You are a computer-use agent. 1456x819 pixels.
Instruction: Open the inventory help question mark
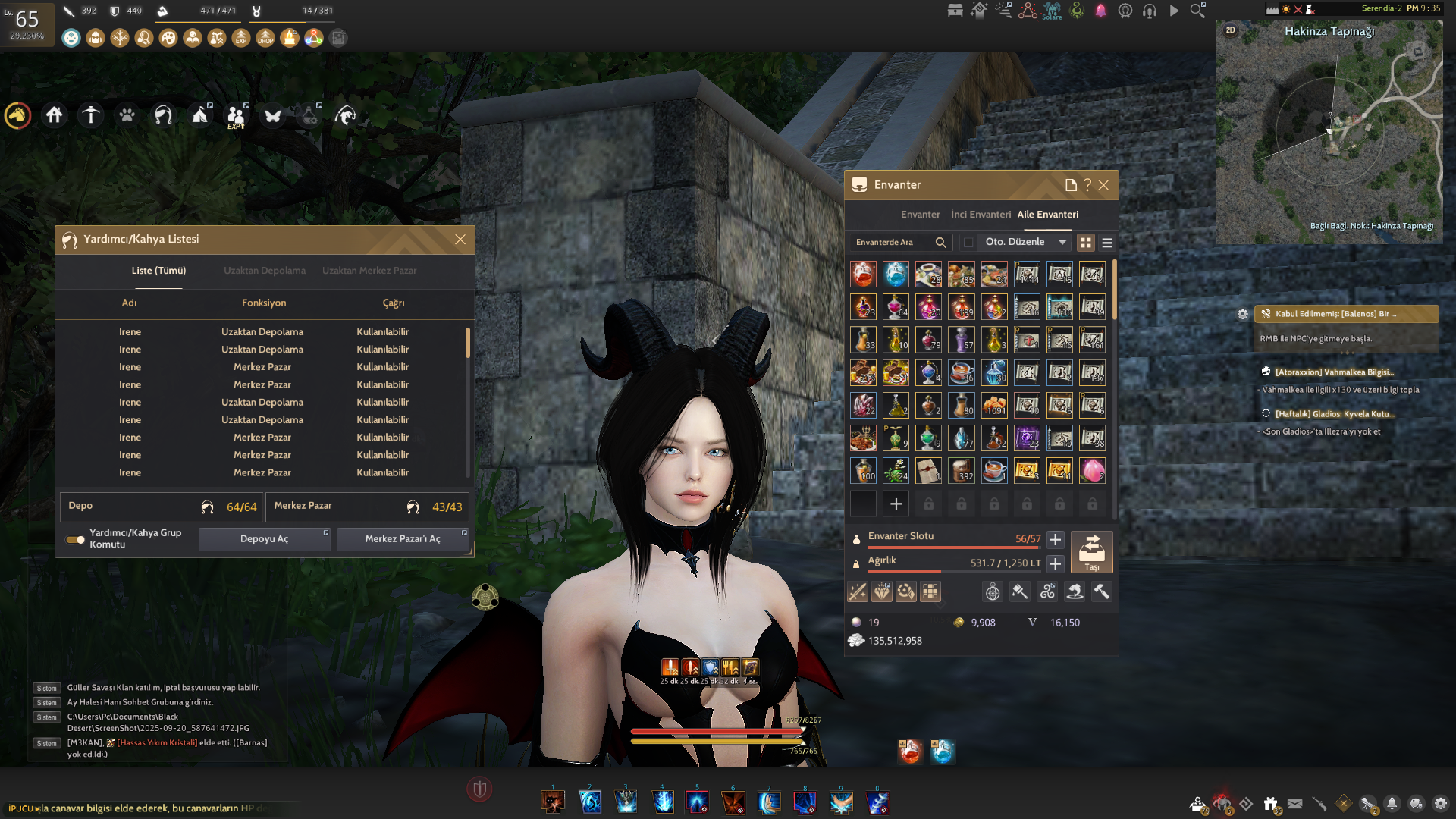pos(1087,185)
